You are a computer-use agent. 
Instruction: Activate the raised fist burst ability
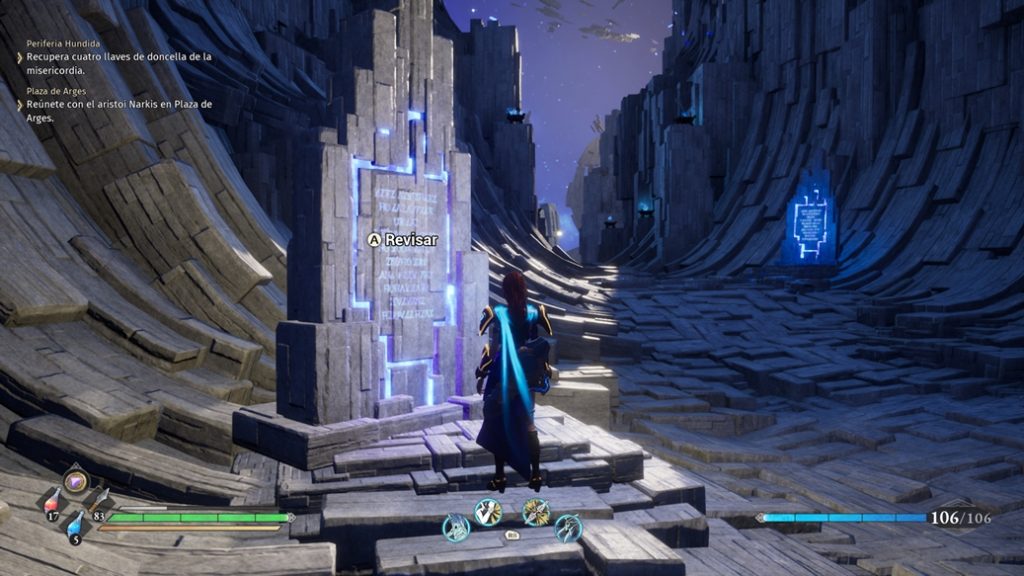click(x=488, y=512)
